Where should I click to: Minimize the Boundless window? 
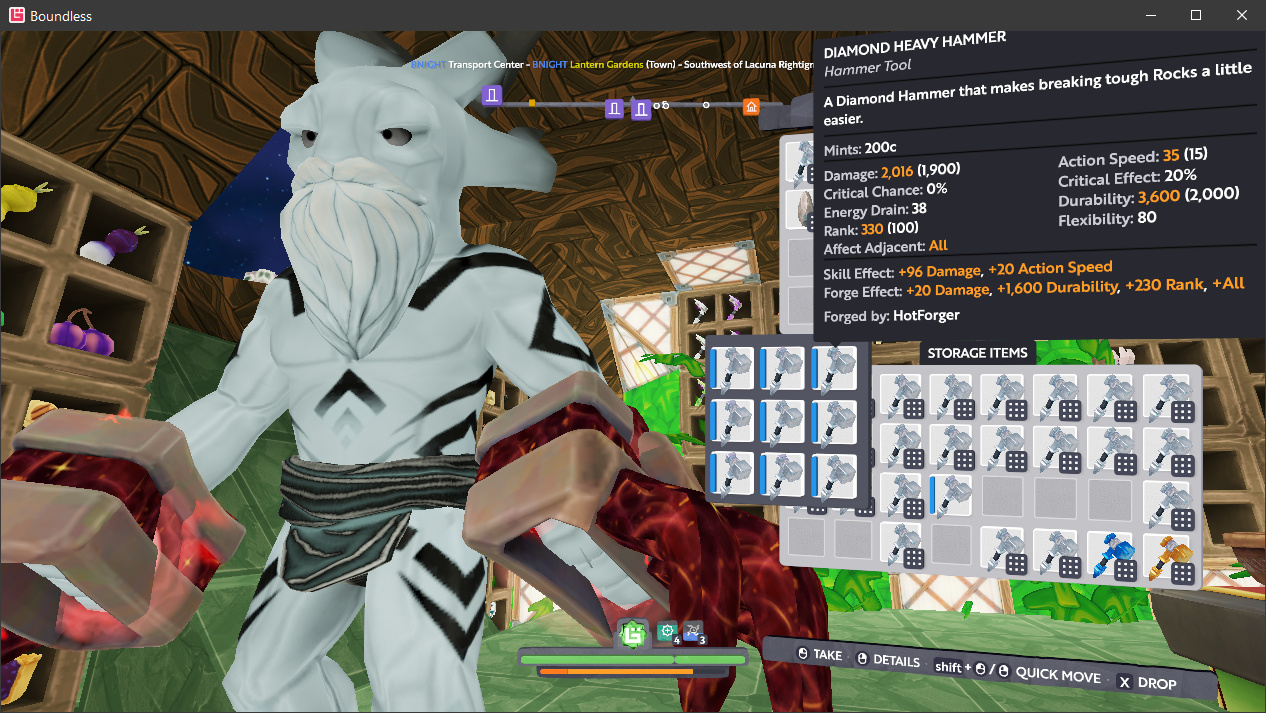[x=1150, y=15]
